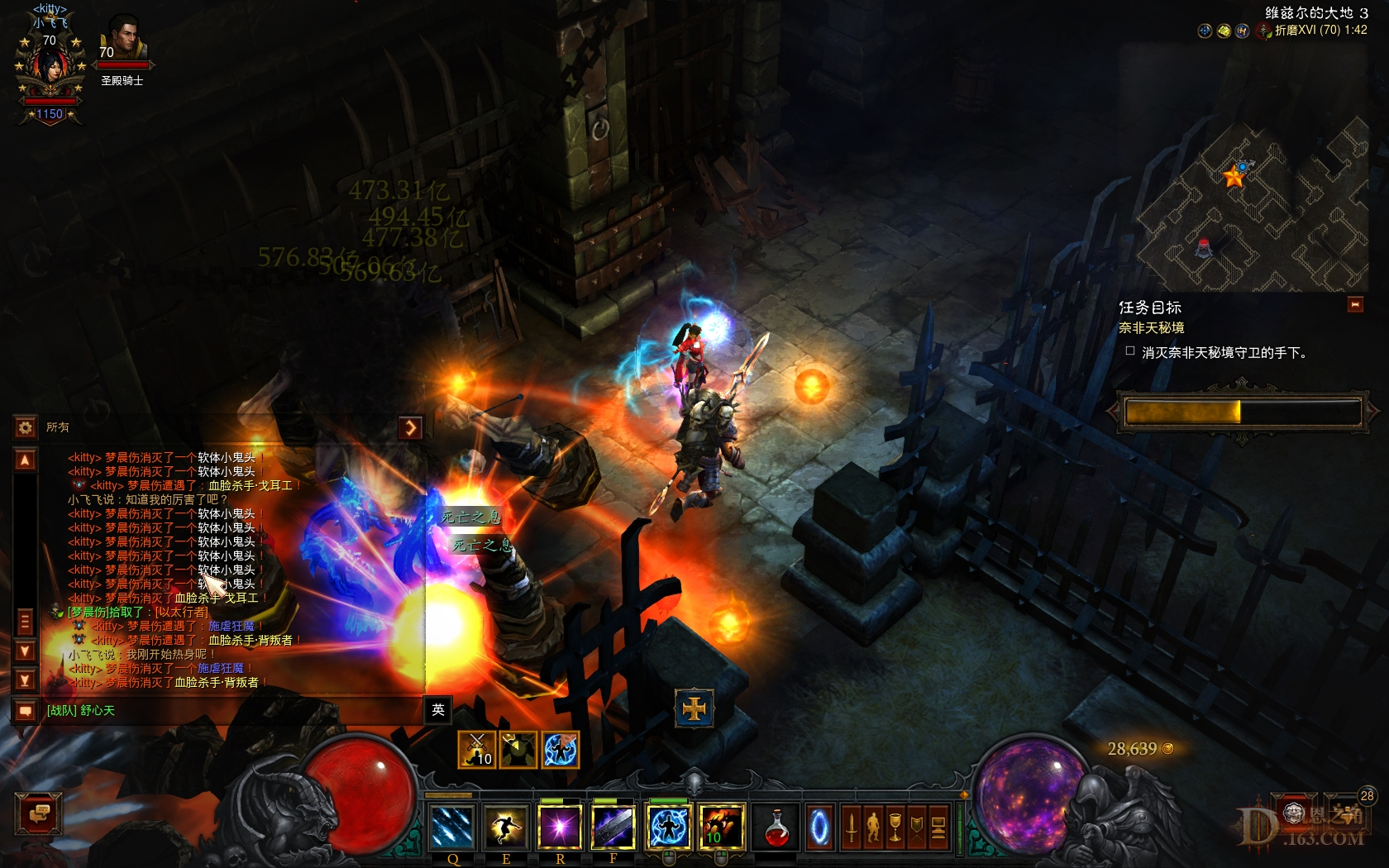Select the F sword skill icon
Image resolution: width=1389 pixels, height=868 pixels.
pyautogui.click(x=615, y=825)
